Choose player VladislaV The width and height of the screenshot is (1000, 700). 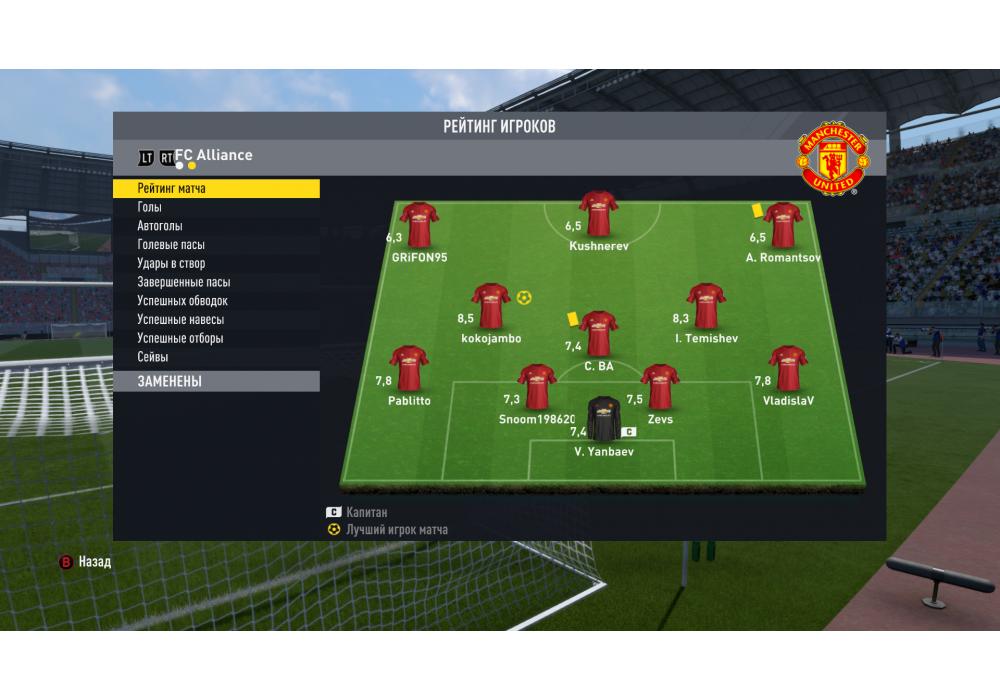[788, 368]
